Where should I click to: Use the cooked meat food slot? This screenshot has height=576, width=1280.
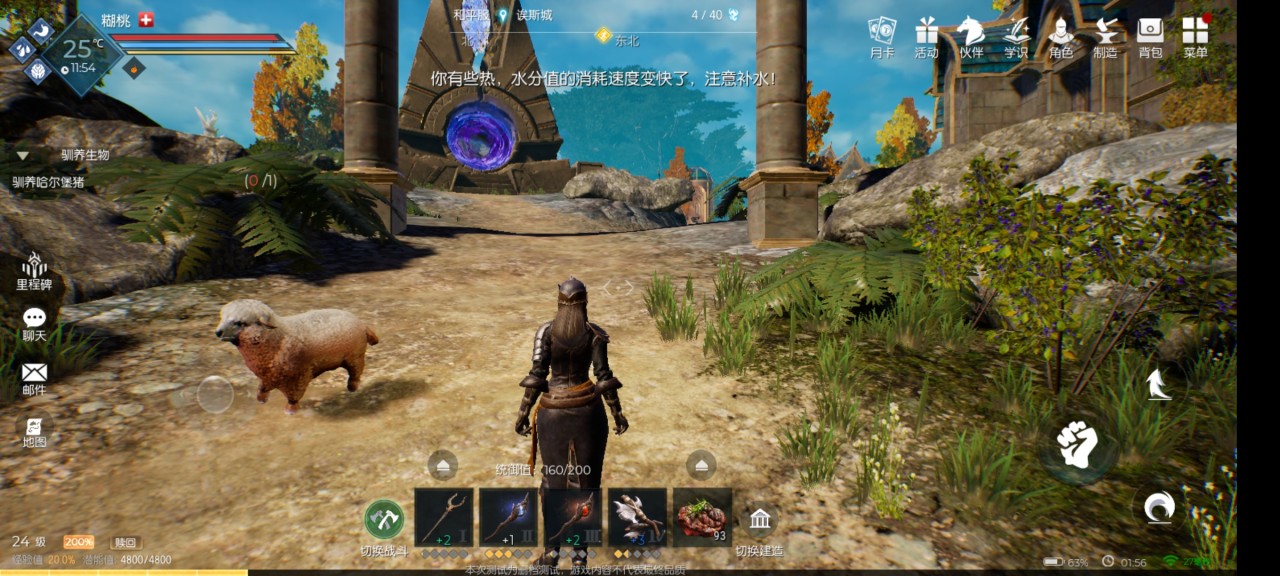coord(702,517)
